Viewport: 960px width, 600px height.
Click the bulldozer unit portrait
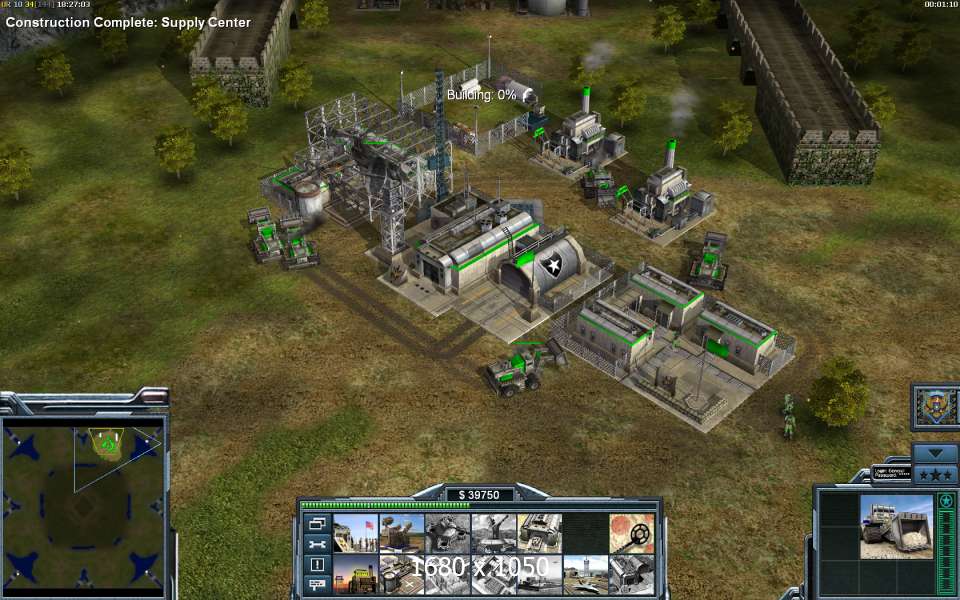(896, 527)
